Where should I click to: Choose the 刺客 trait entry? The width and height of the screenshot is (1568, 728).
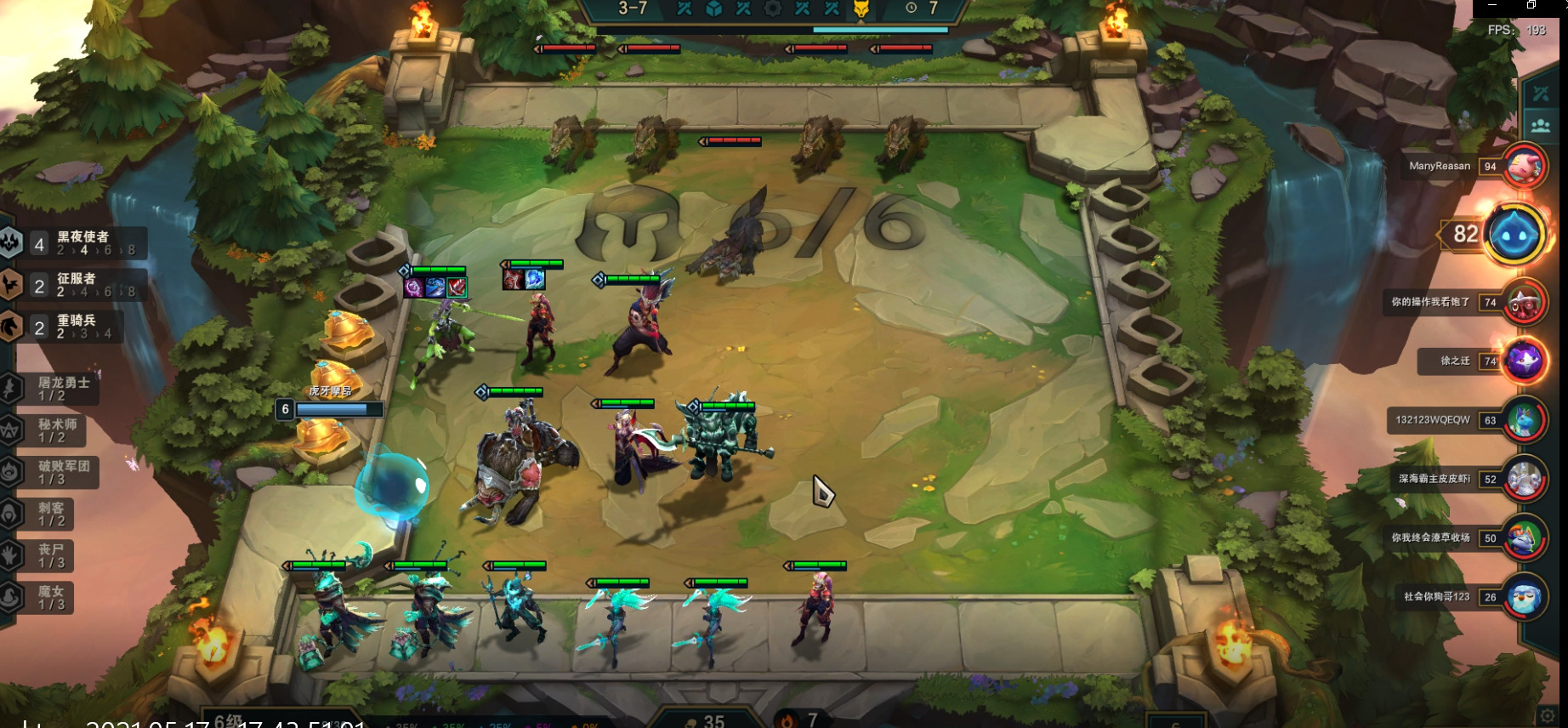click(51, 514)
